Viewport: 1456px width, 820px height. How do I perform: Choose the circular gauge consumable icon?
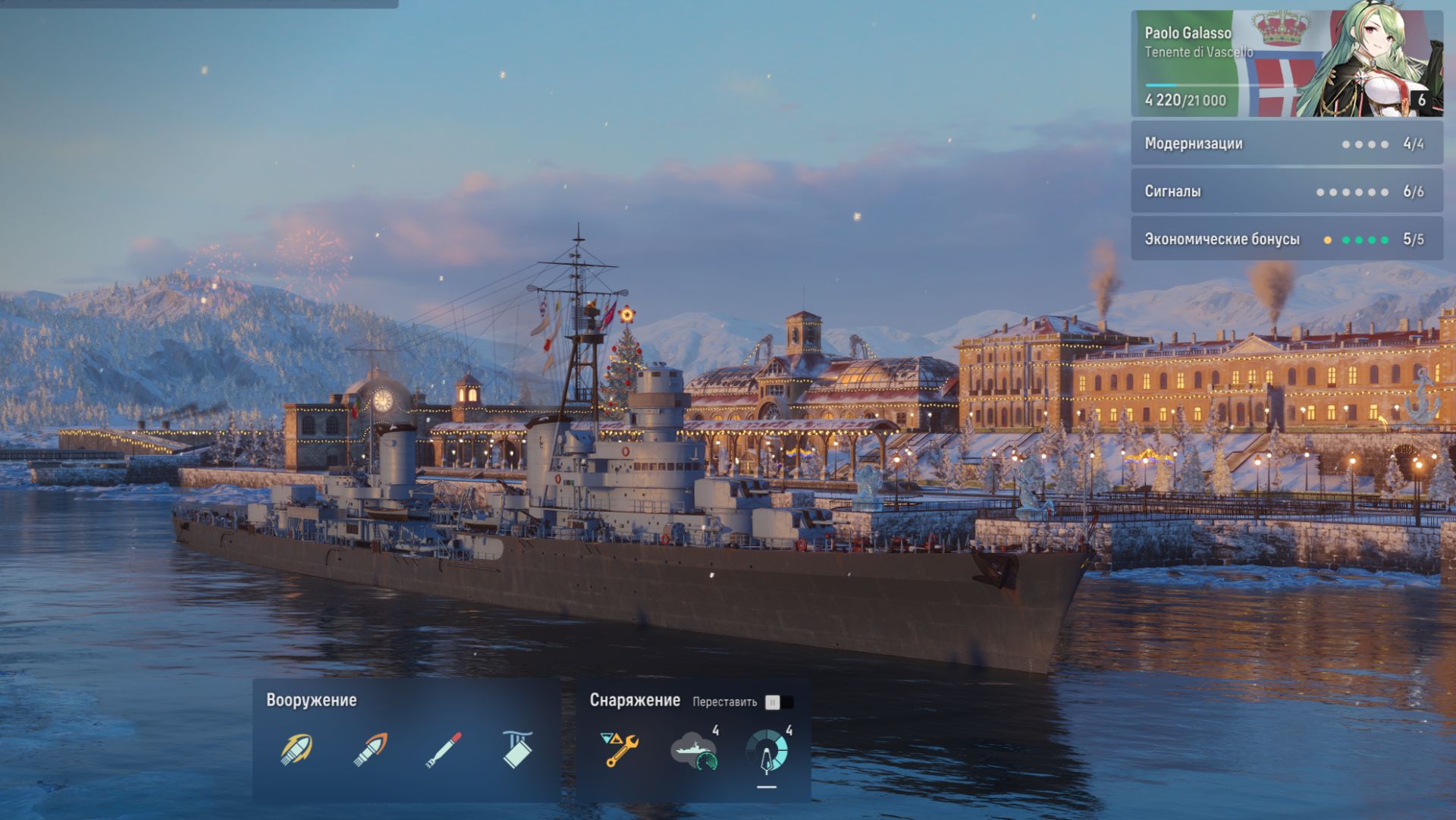767,750
